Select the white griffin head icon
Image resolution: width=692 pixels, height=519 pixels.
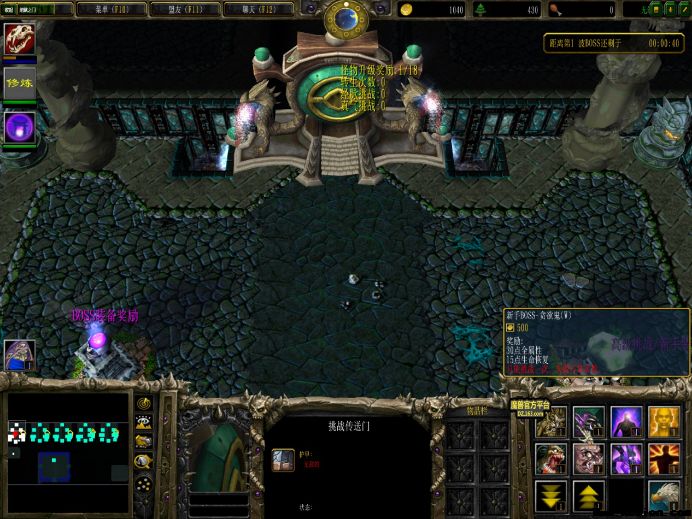pyautogui.click(x=663, y=494)
